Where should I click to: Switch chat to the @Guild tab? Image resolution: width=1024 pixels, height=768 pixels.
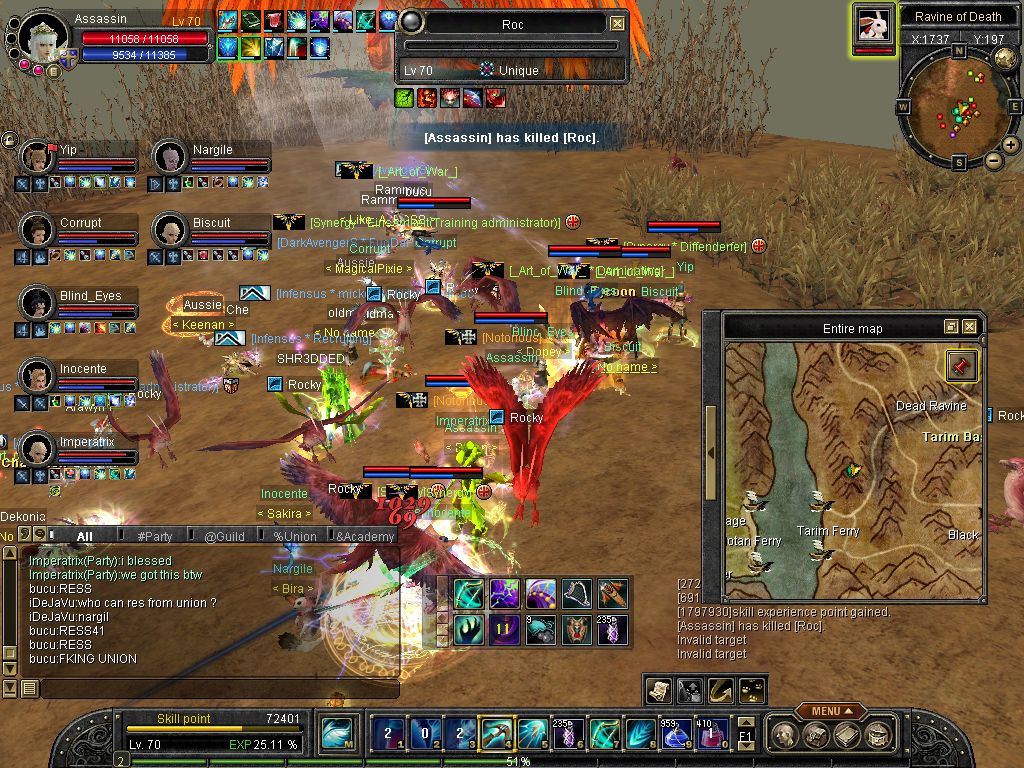pos(224,537)
